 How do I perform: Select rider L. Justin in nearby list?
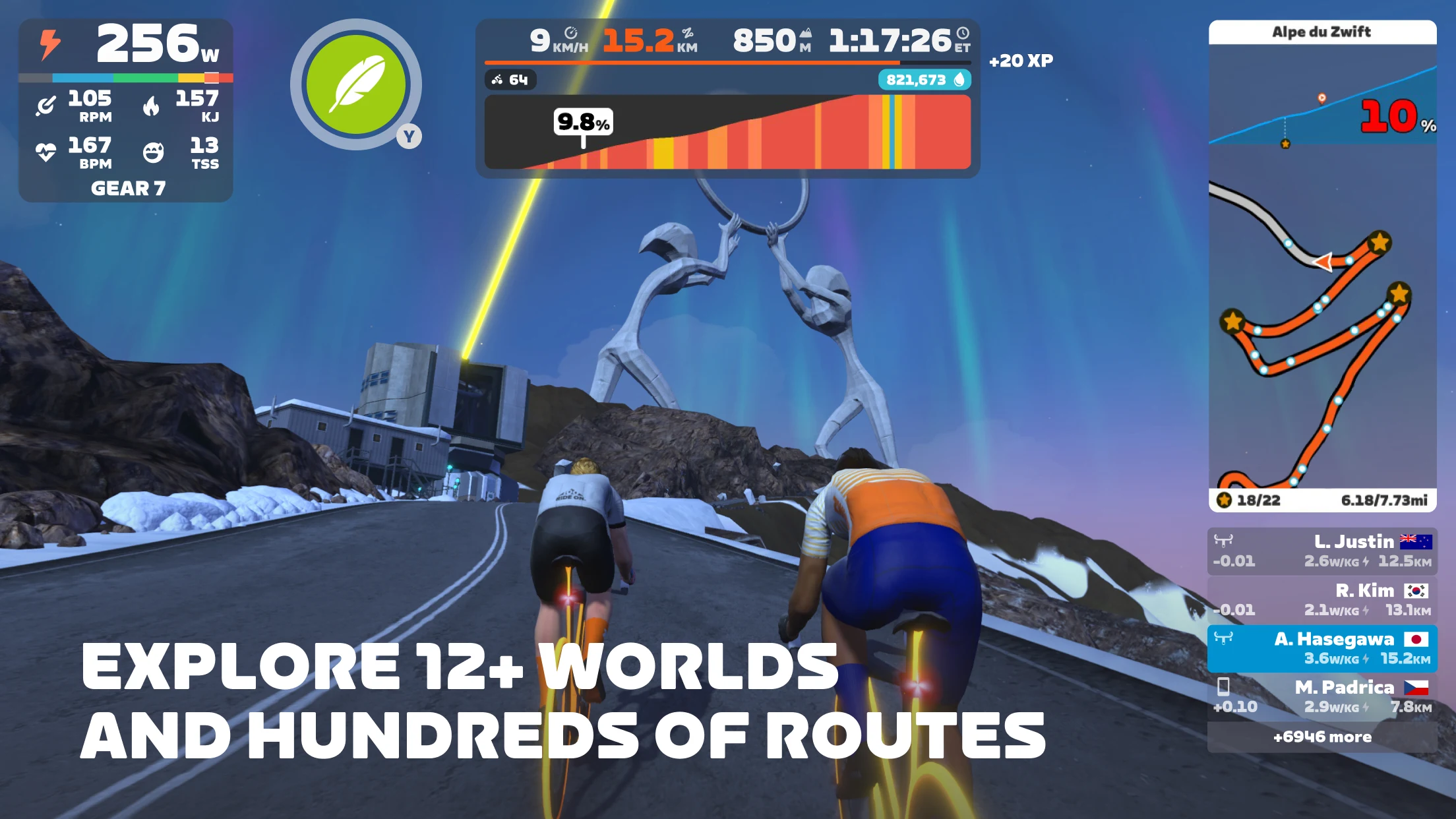click(x=1322, y=551)
